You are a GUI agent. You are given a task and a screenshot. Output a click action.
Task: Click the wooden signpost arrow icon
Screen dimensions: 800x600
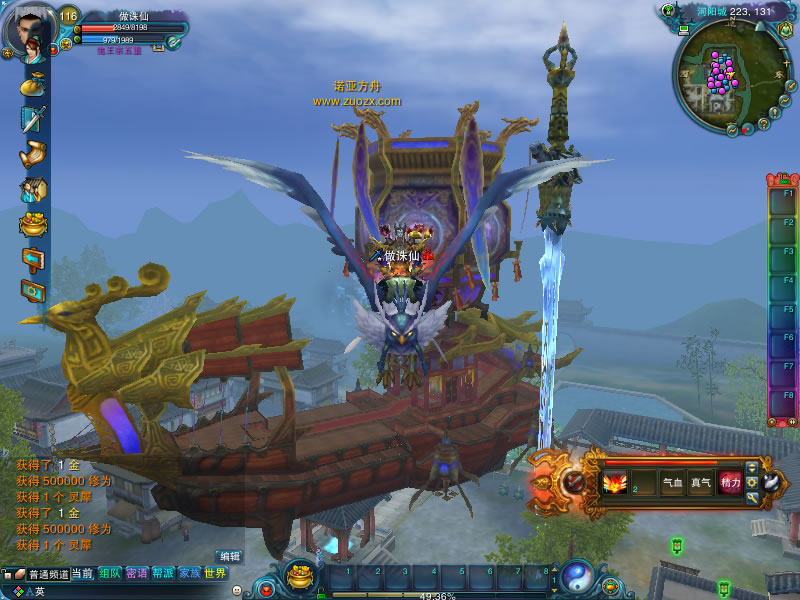pos(33,259)
